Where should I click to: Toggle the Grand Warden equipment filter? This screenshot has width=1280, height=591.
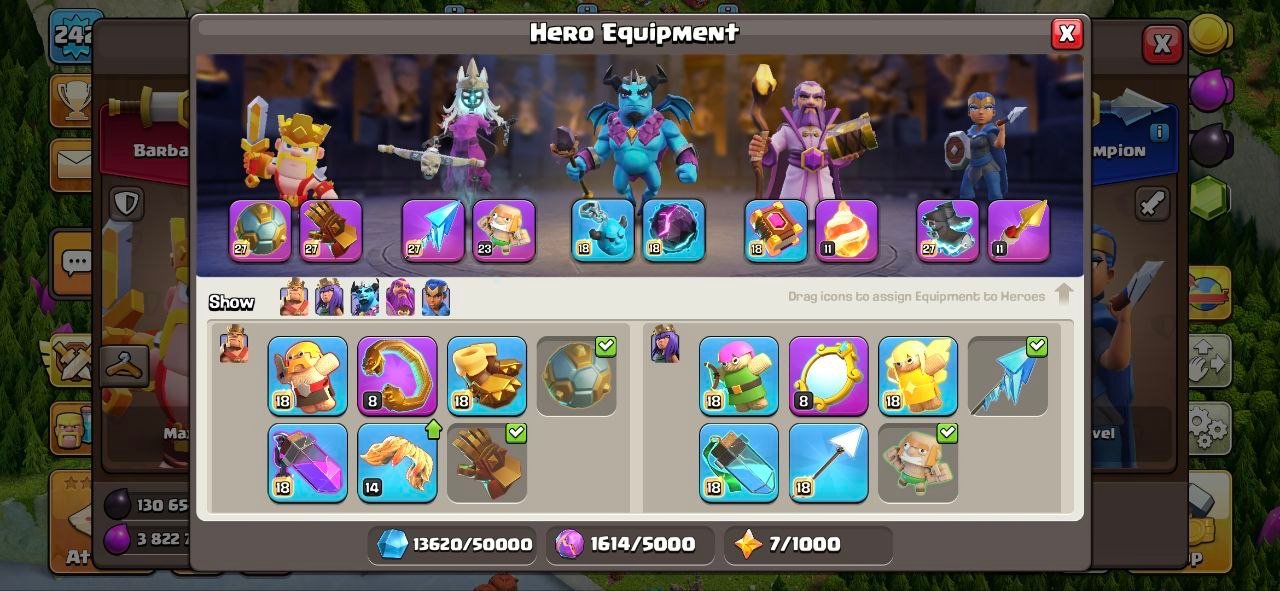tap(400, 298)
